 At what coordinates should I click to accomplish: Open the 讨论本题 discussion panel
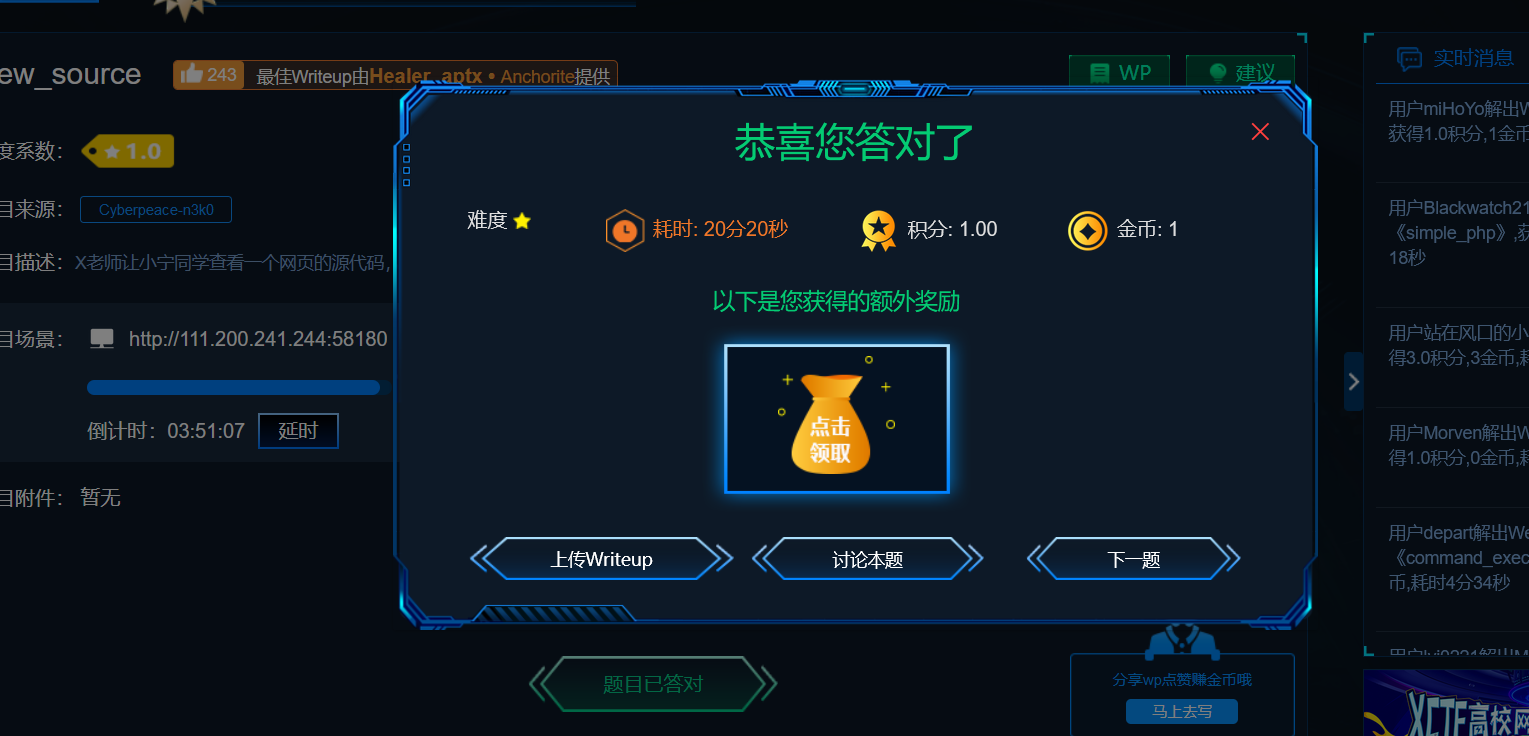(x=866, y=559)
